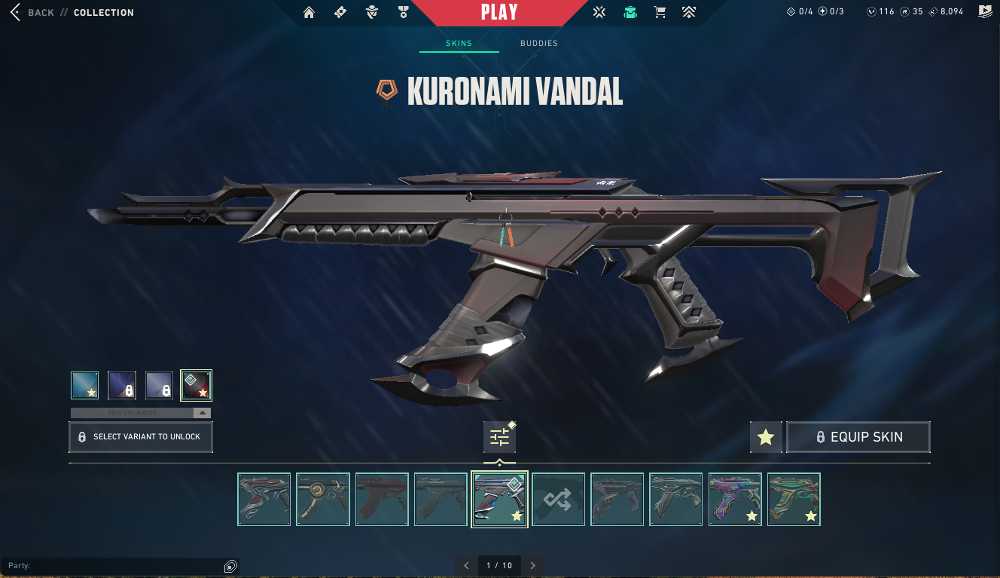Open the sliders customization icon
The image size is (1000, 578).
tap(499, 437)
